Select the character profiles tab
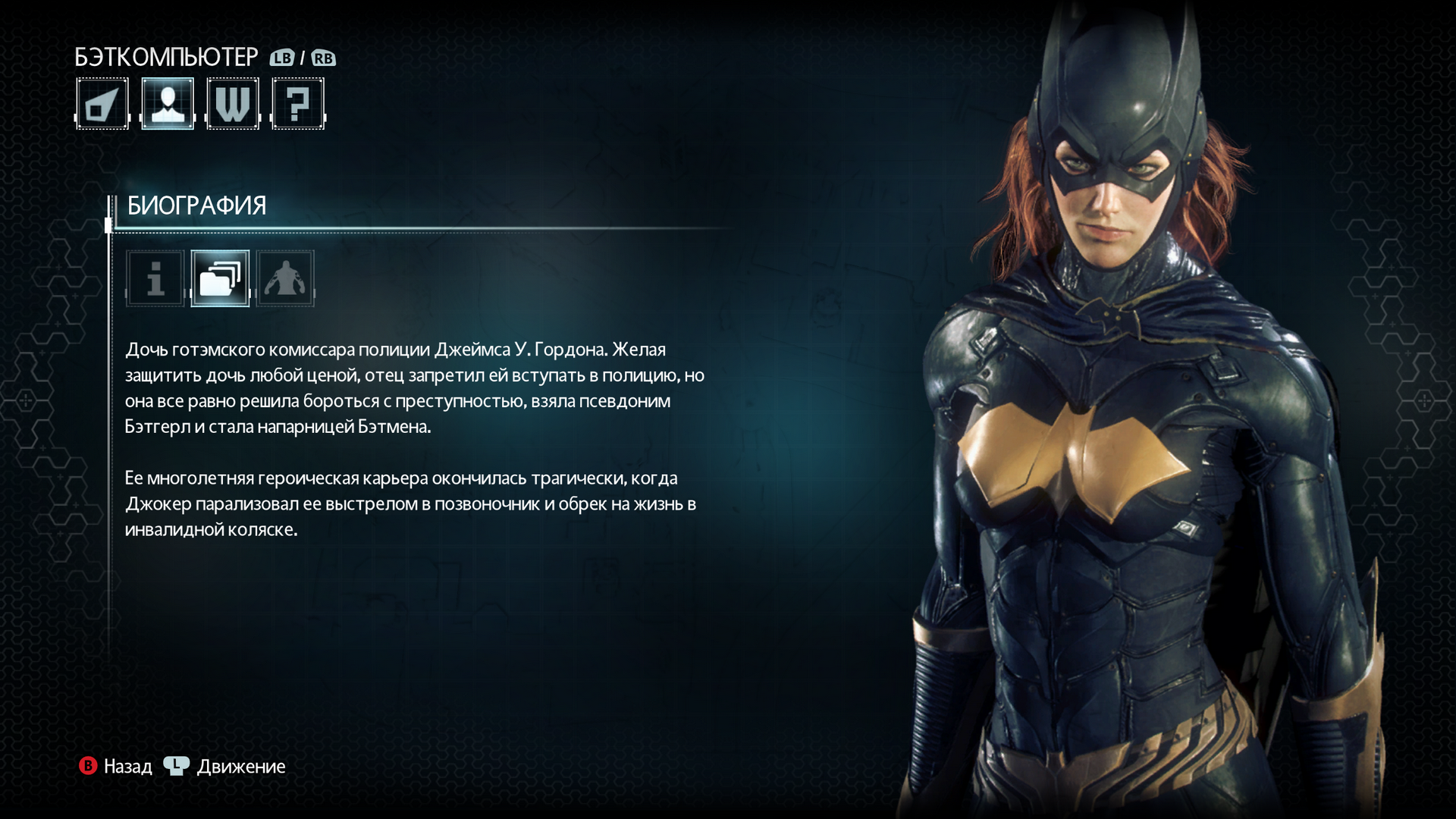The height and width of the screenshot is (819, 1456). [x=168, y=104]
